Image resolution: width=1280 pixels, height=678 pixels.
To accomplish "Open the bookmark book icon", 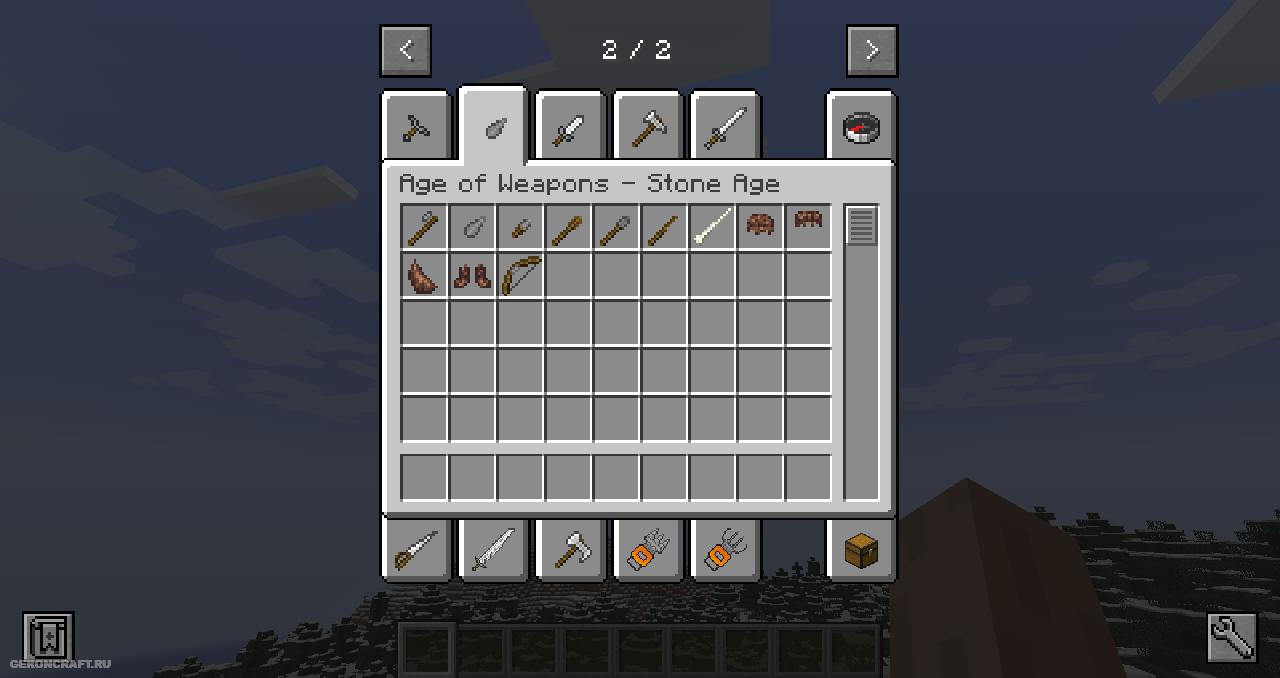I will 48,636.
